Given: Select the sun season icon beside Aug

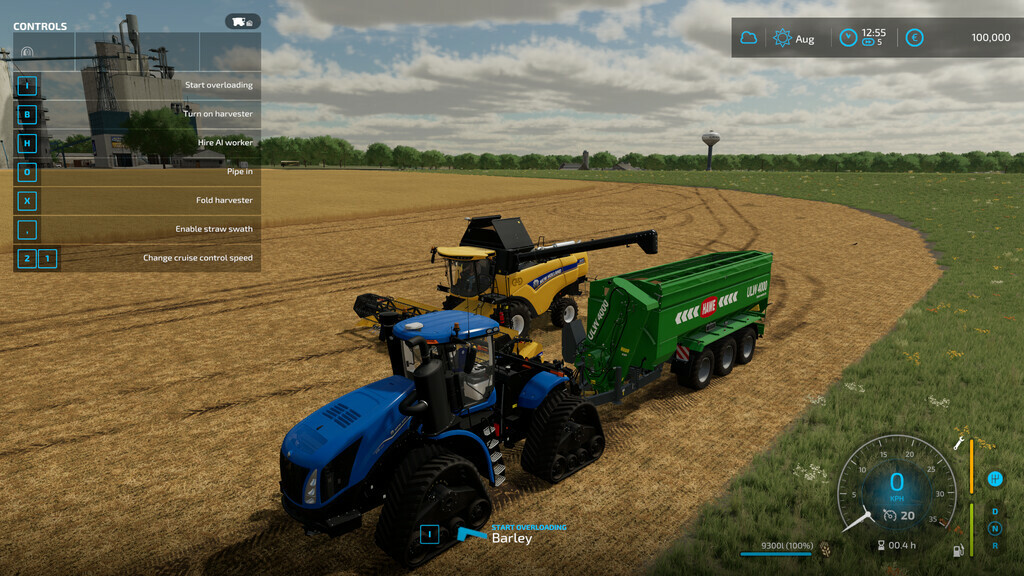Looking at the screenshot, I should 782,38.
